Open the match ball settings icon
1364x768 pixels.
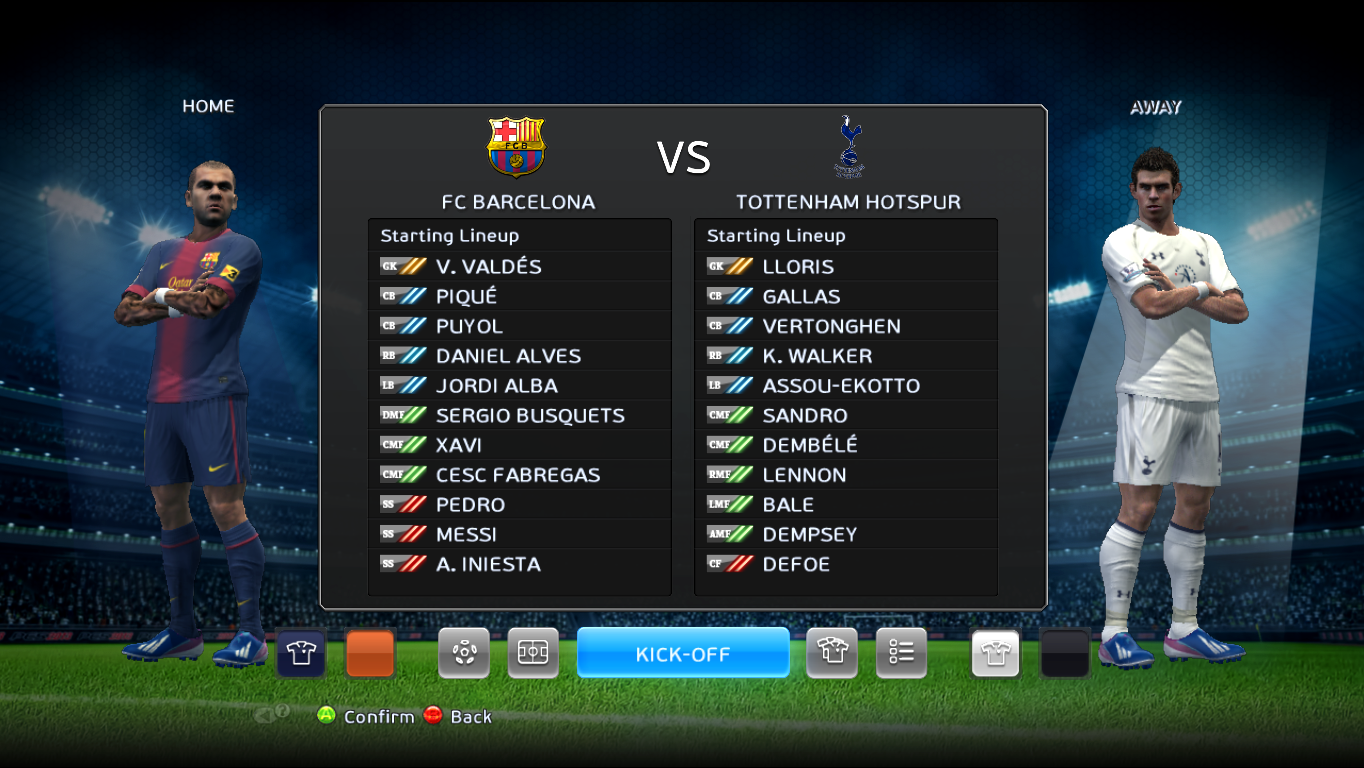click(x=463, y=652)
